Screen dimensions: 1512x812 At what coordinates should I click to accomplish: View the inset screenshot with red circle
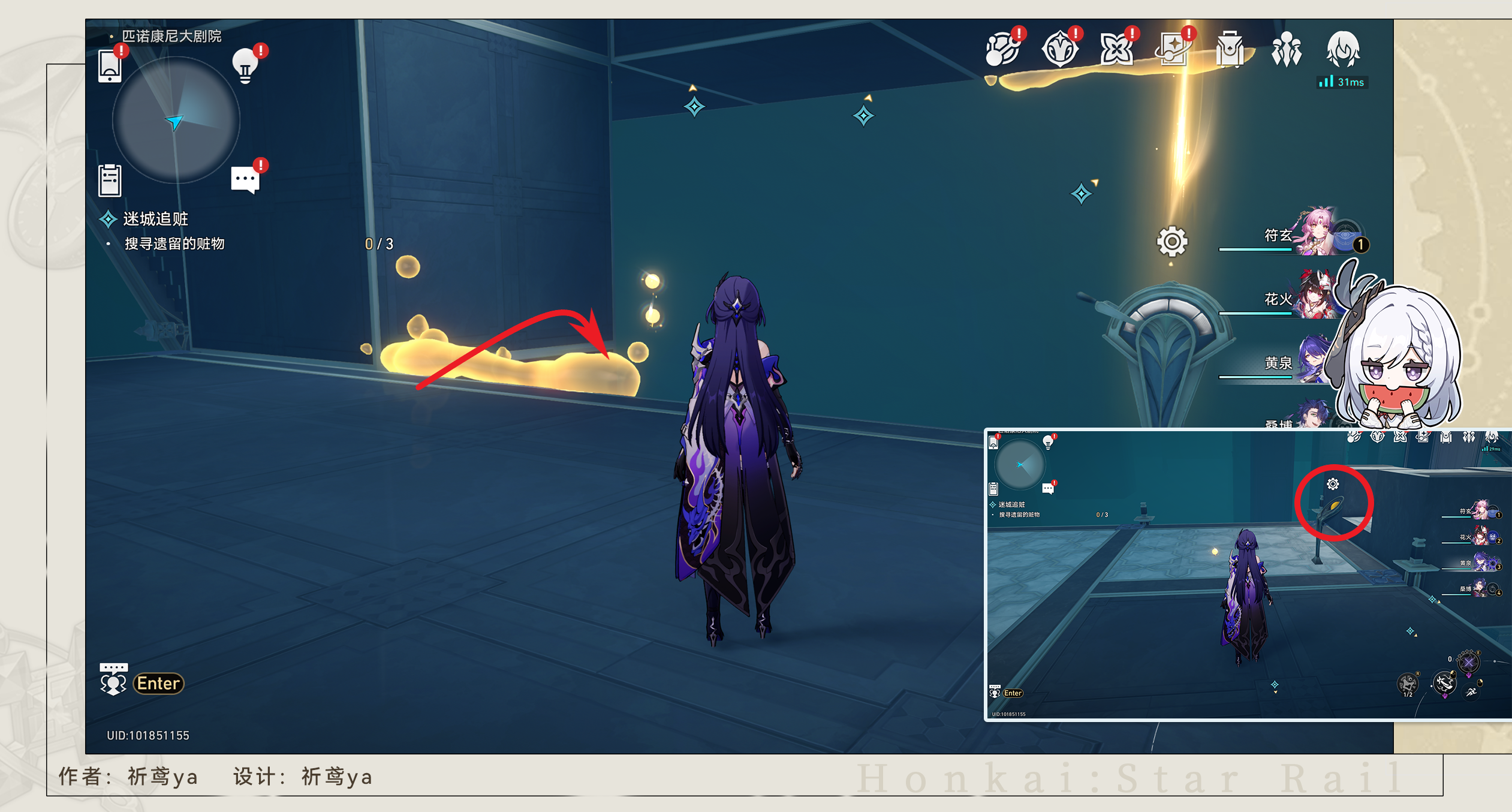point(1247,575)
